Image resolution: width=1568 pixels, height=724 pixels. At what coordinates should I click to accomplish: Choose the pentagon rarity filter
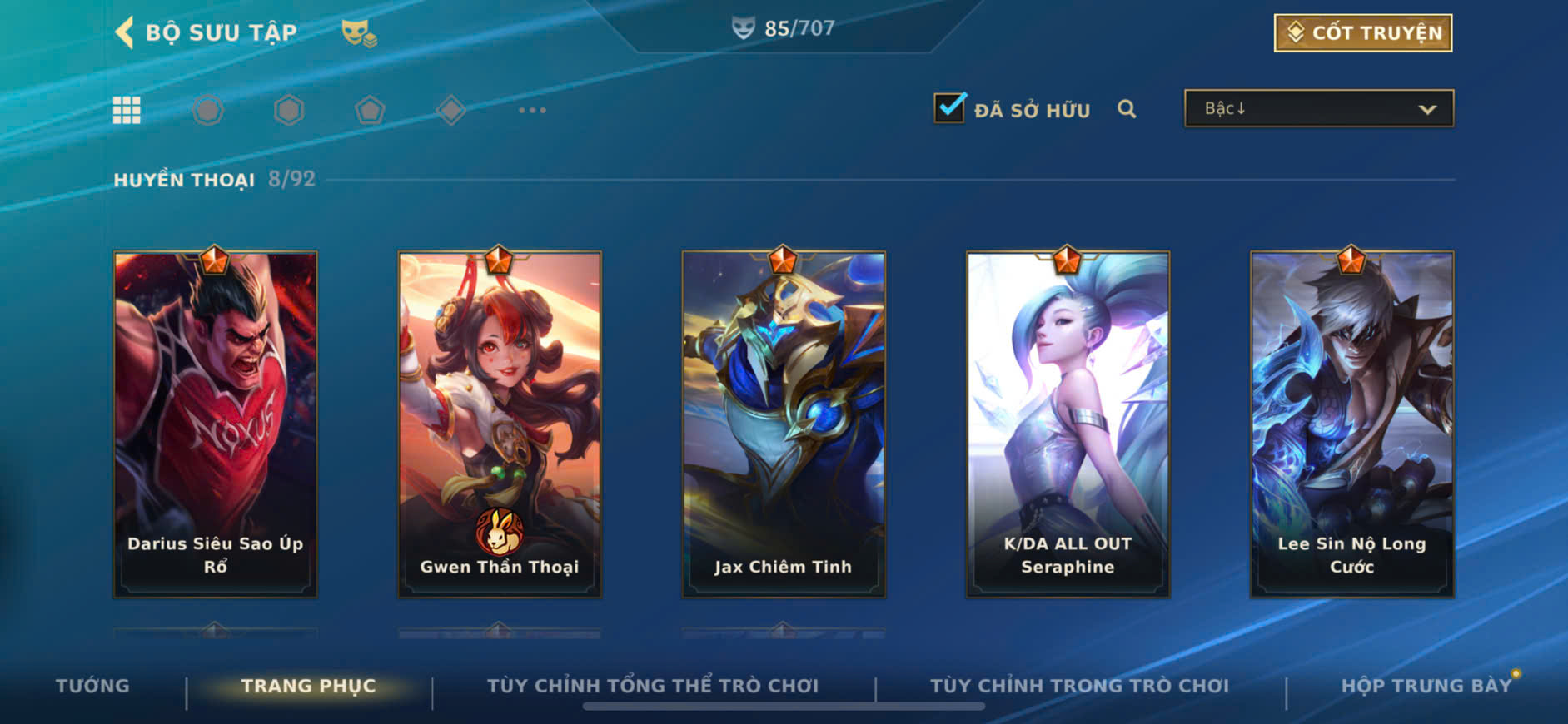(370, 110)
